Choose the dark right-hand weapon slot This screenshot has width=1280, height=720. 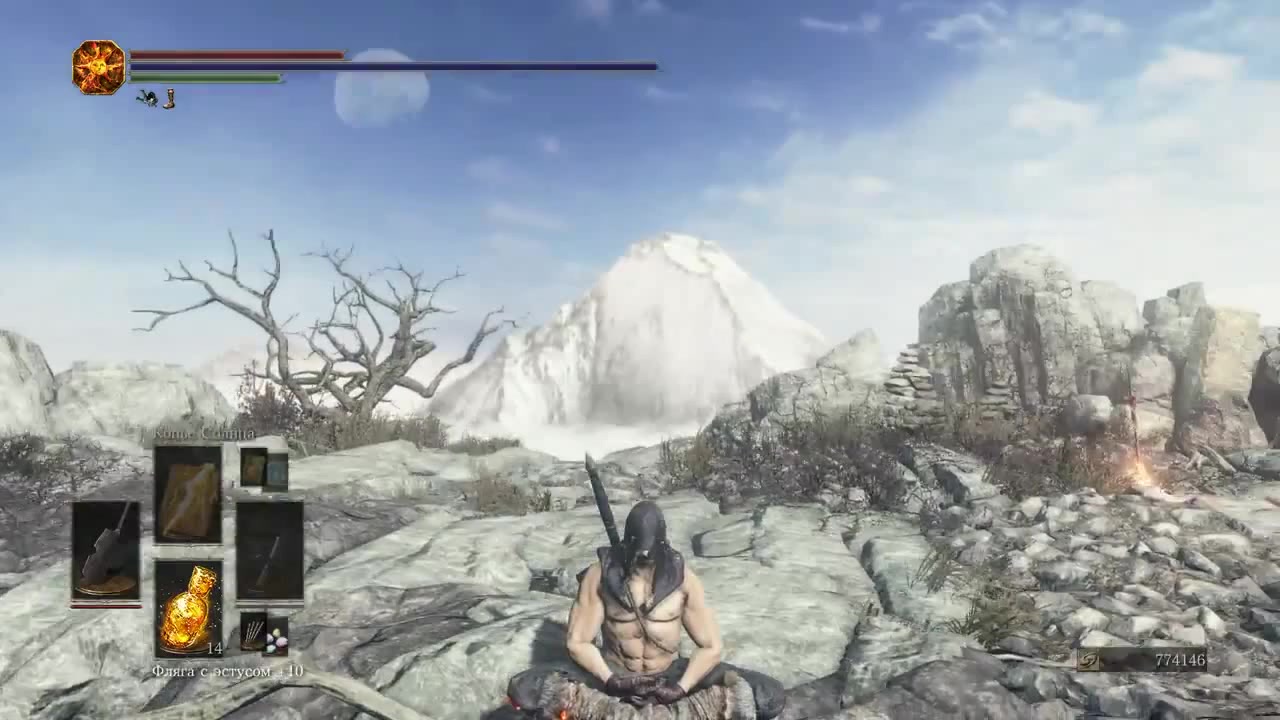[269, 551]
